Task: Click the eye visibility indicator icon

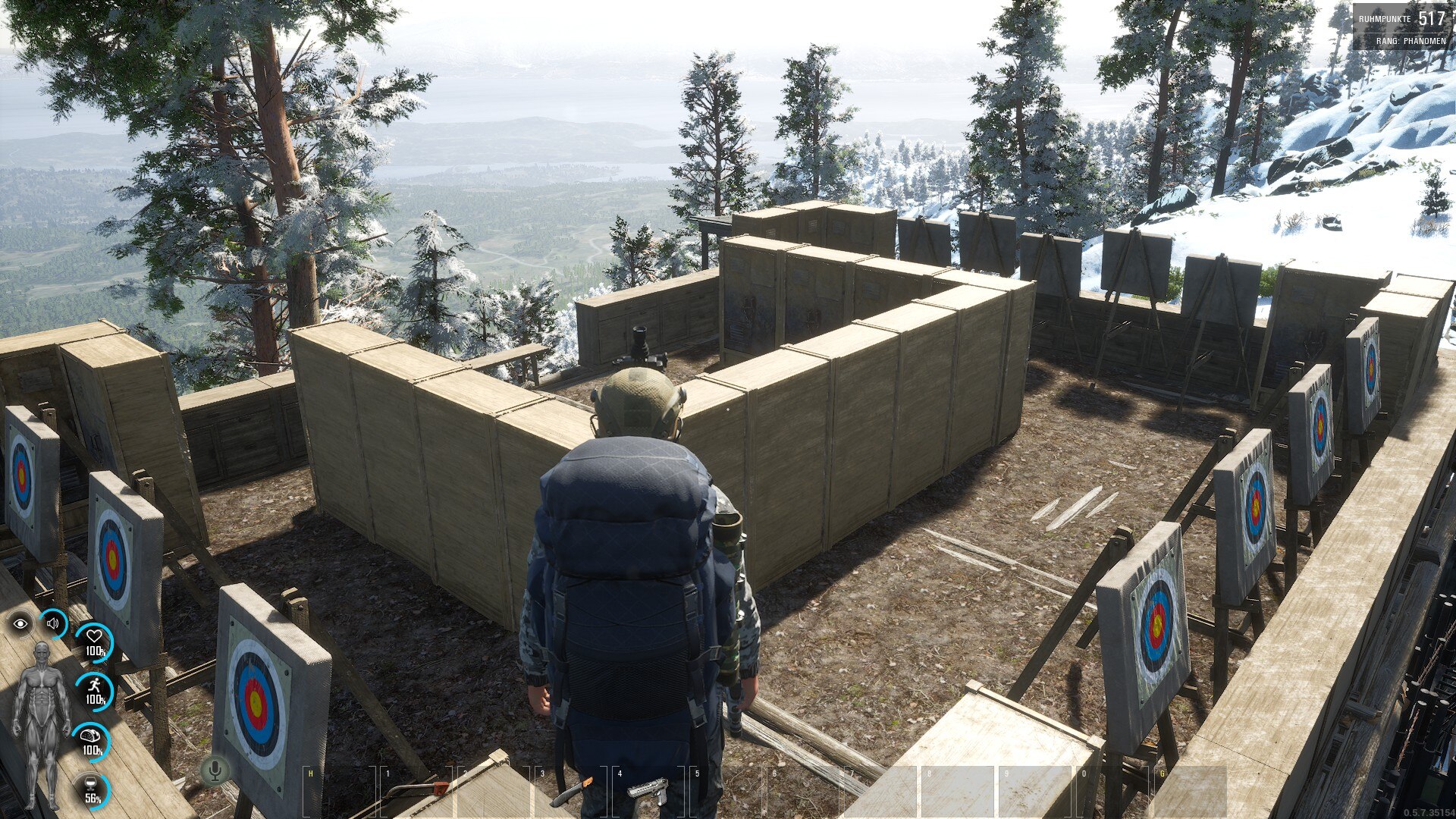Action: click(x=20, y=624)
